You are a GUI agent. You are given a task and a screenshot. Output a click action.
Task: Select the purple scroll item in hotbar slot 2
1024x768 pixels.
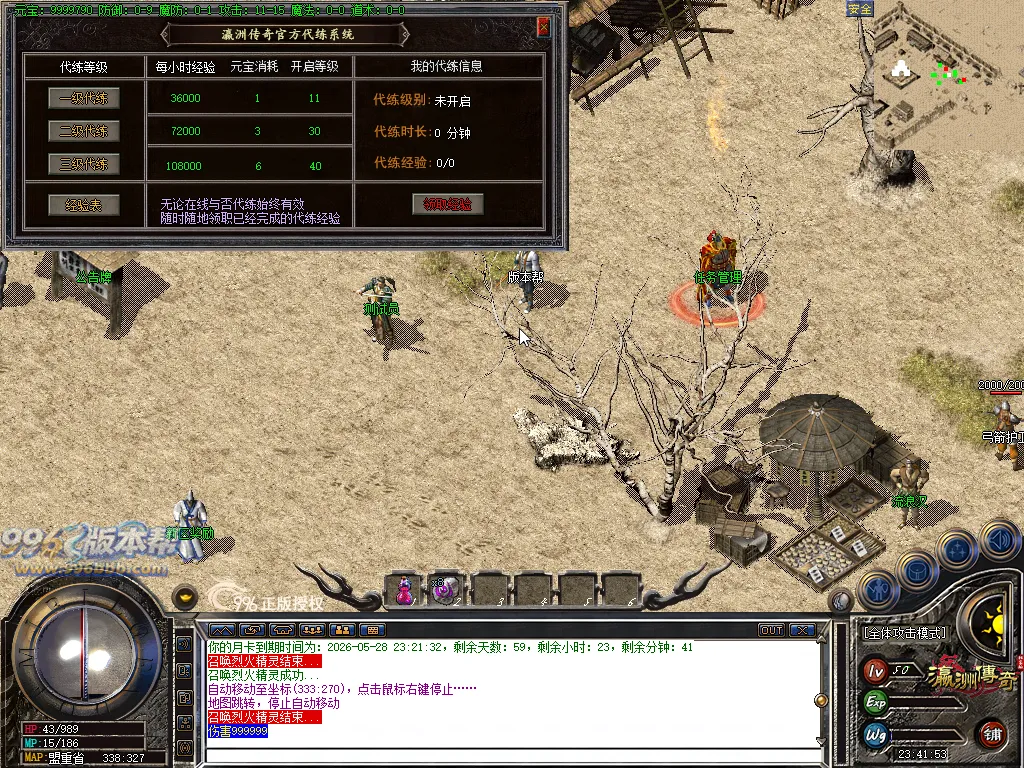click(445, 590)
